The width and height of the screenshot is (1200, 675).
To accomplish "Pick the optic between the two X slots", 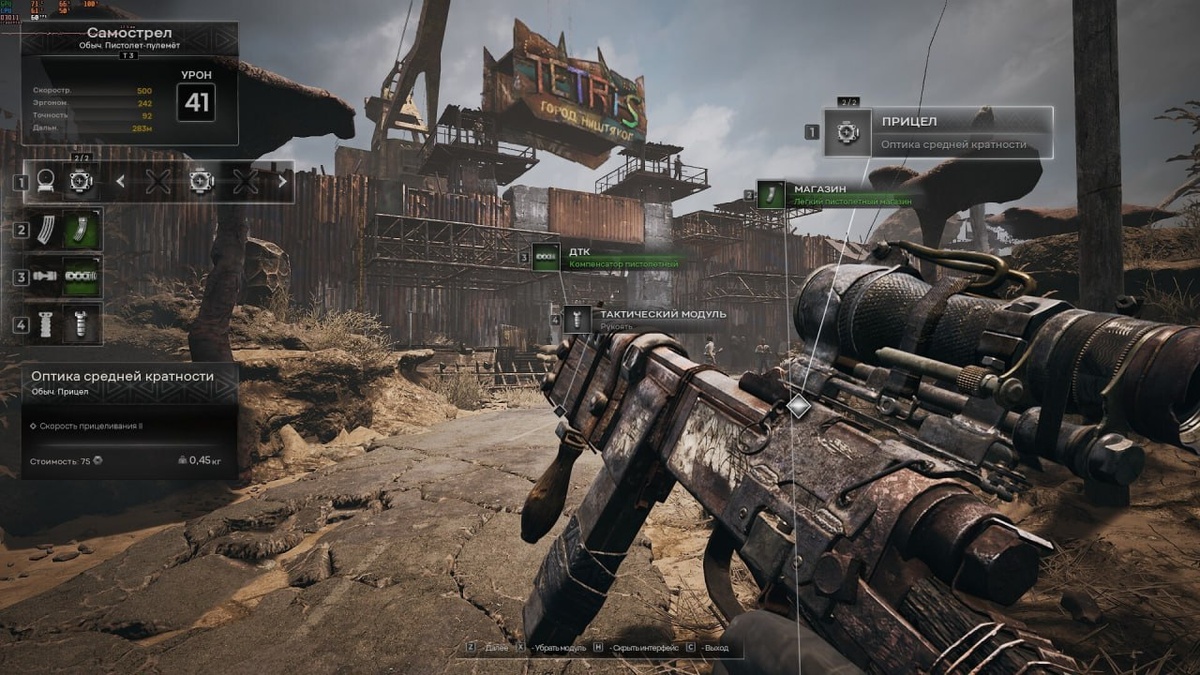I will click(201, 182).
